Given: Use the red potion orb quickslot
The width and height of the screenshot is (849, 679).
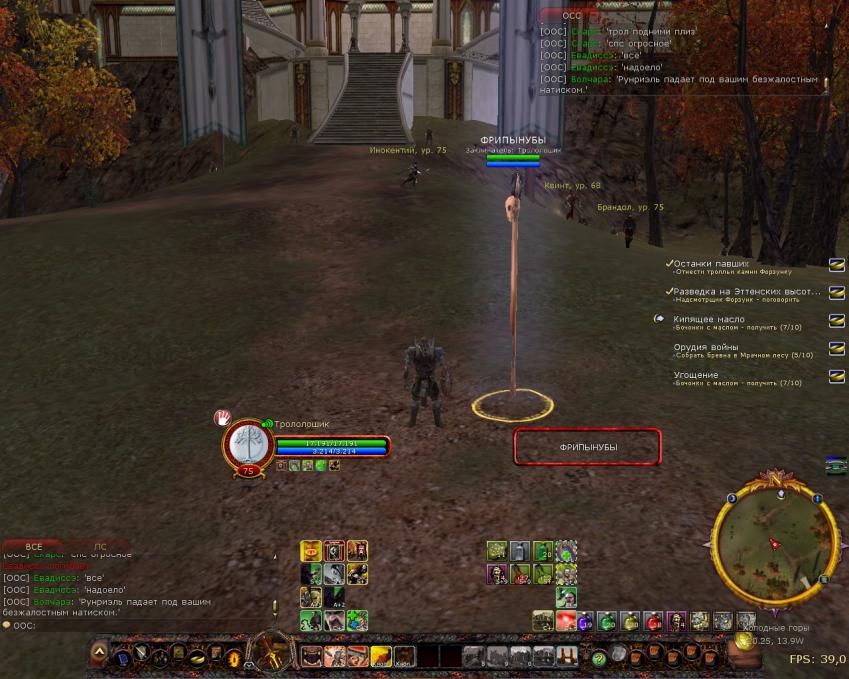Looking at the screenshot, I should pos(653,621).
